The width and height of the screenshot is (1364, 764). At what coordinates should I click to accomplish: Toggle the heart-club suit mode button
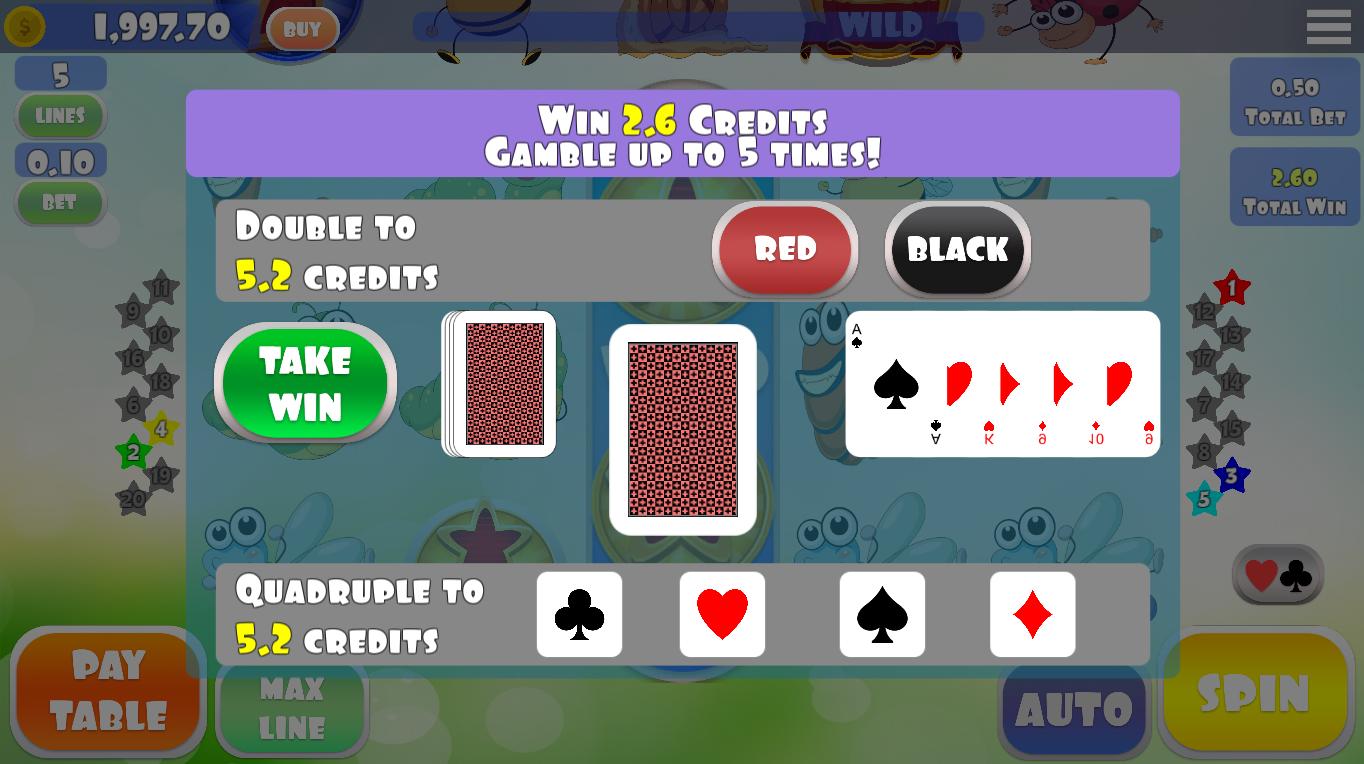click(1277, 574)
